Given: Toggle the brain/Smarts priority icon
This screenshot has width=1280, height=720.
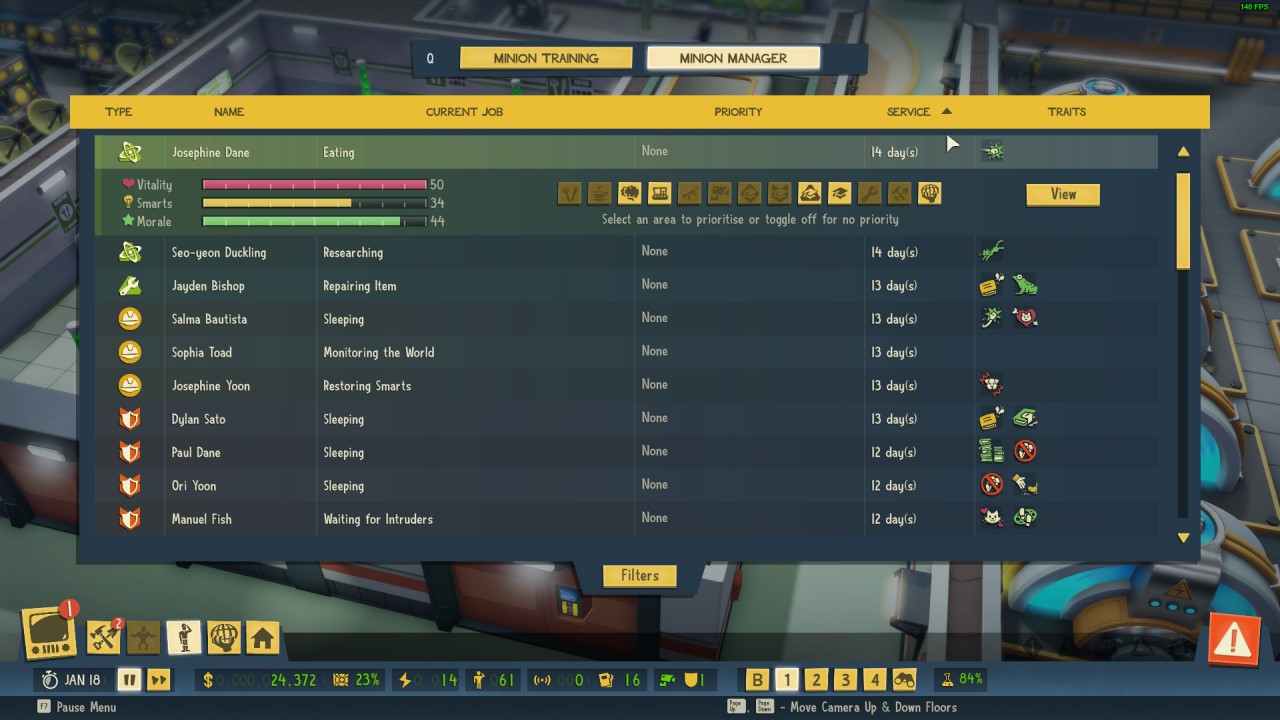Looking at the screenshot, I should click(631, 193).
